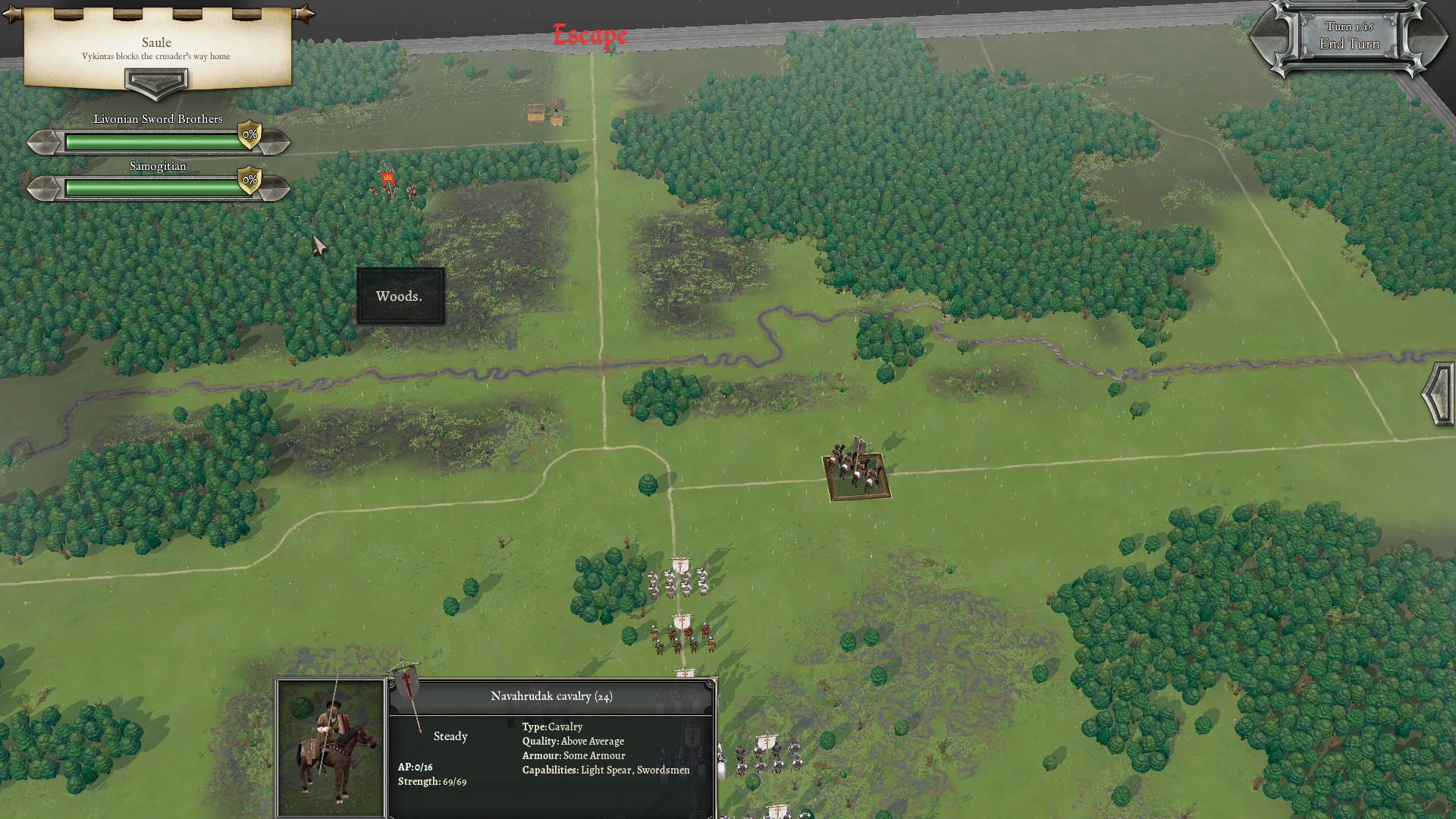Select the highlighted Navahrudak cavalry unit
1456x819 pixels.
coord(857,474)
